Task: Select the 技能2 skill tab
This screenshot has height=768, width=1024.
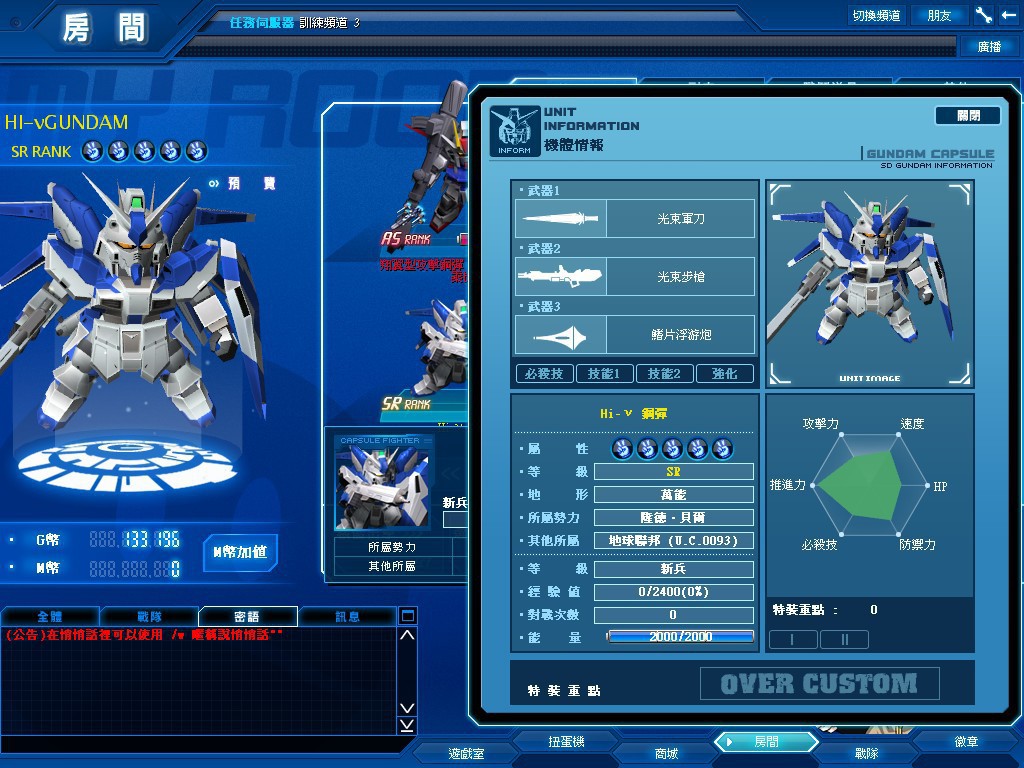Action: pos(664,374)
